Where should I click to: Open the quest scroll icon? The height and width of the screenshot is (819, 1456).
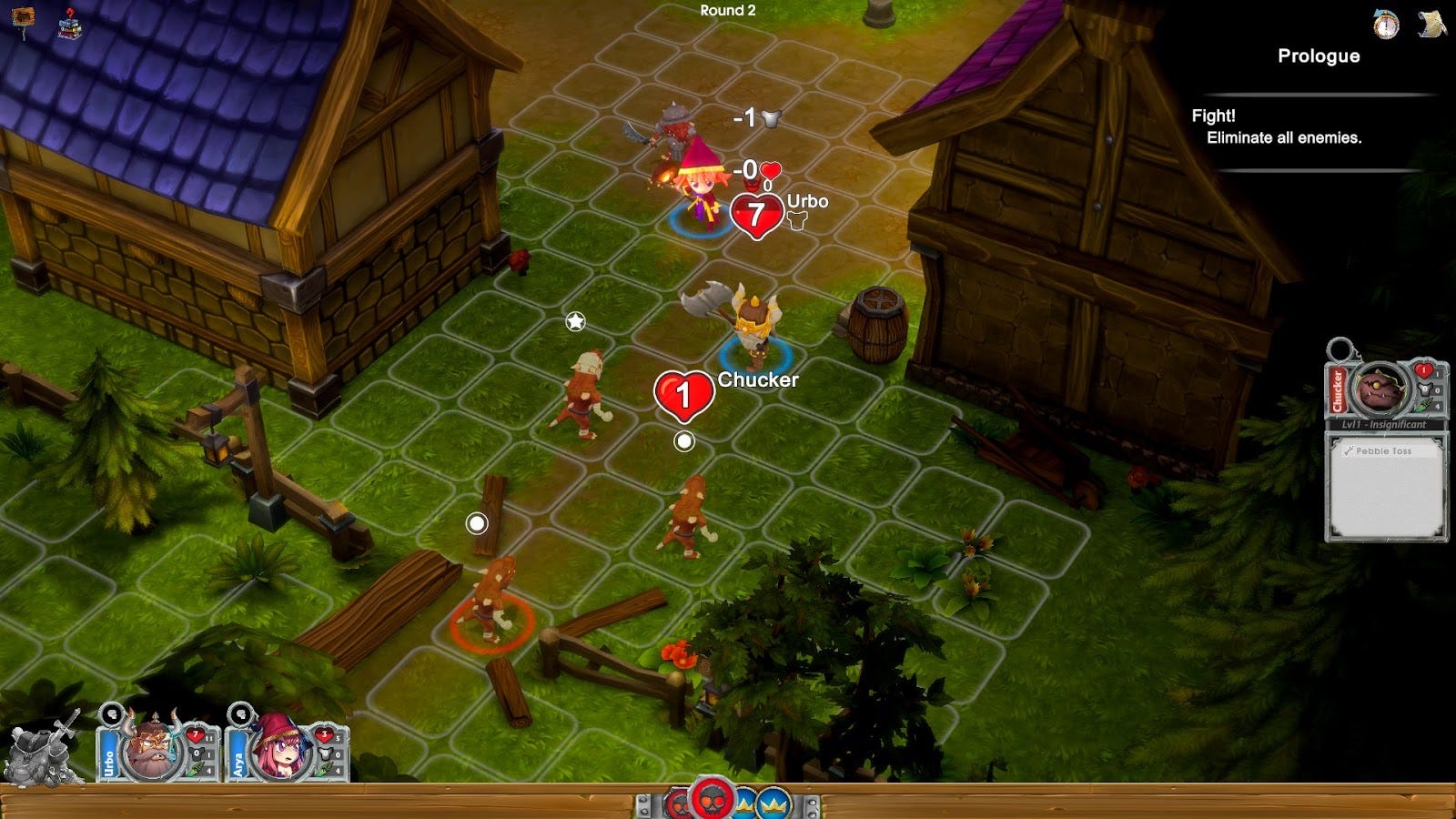pyautogui.click(x=1432, y=24)
